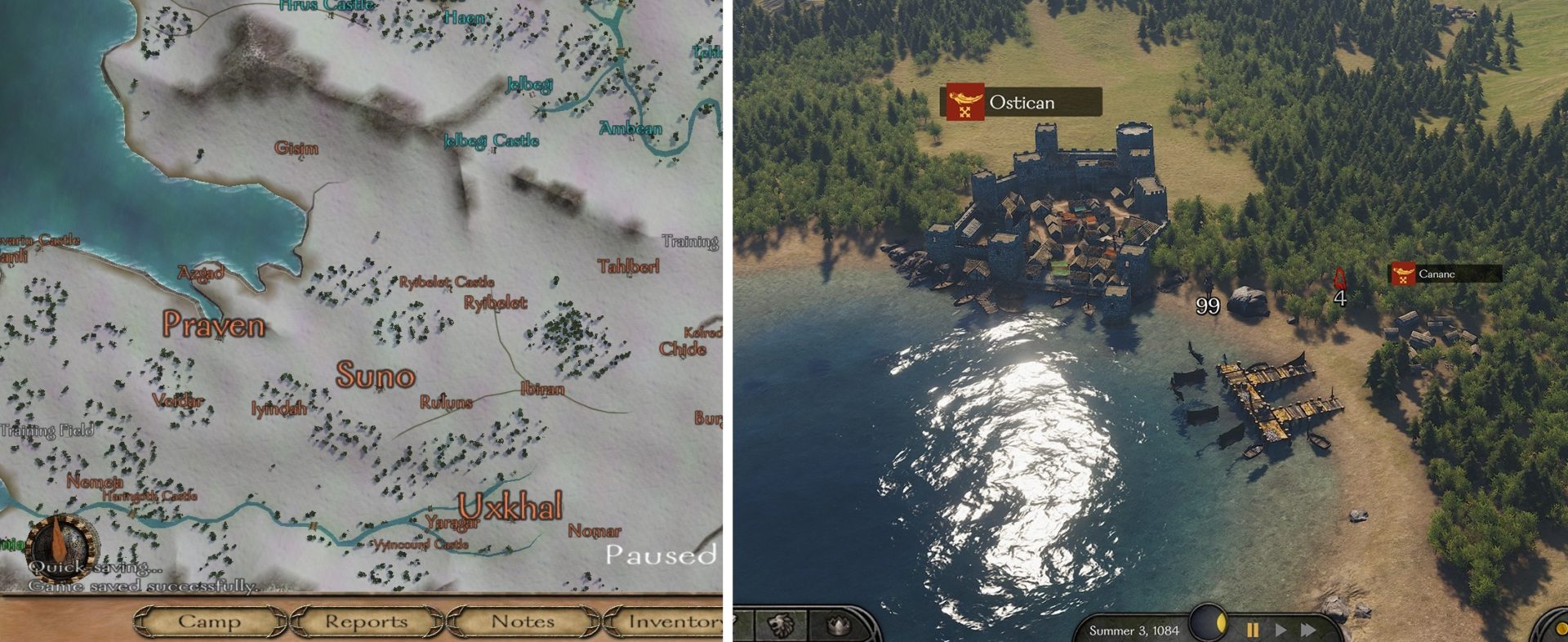Open the Notes screen

pyautogui.click(x=520, y=622)
